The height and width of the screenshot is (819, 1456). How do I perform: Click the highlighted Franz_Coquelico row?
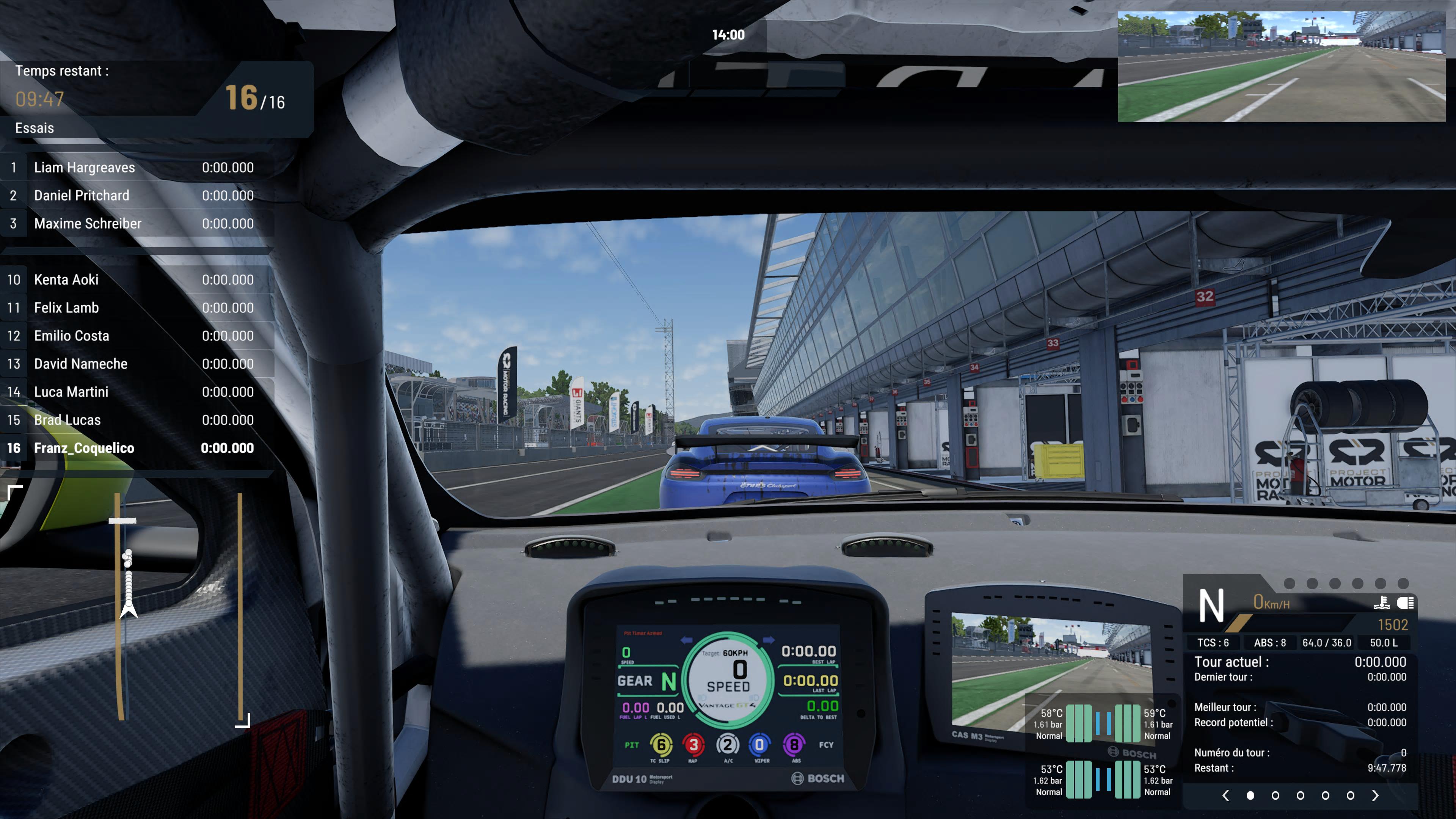pyautogui.click(x=136, y=448)
